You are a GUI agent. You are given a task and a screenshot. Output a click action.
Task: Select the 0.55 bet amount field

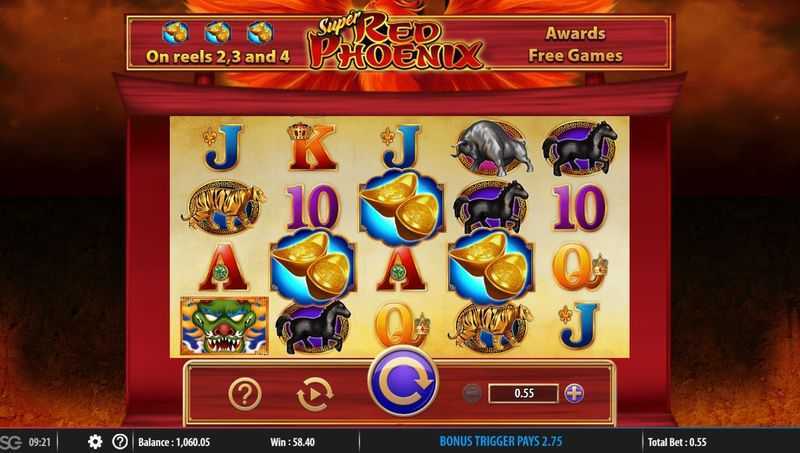point(522,393)
